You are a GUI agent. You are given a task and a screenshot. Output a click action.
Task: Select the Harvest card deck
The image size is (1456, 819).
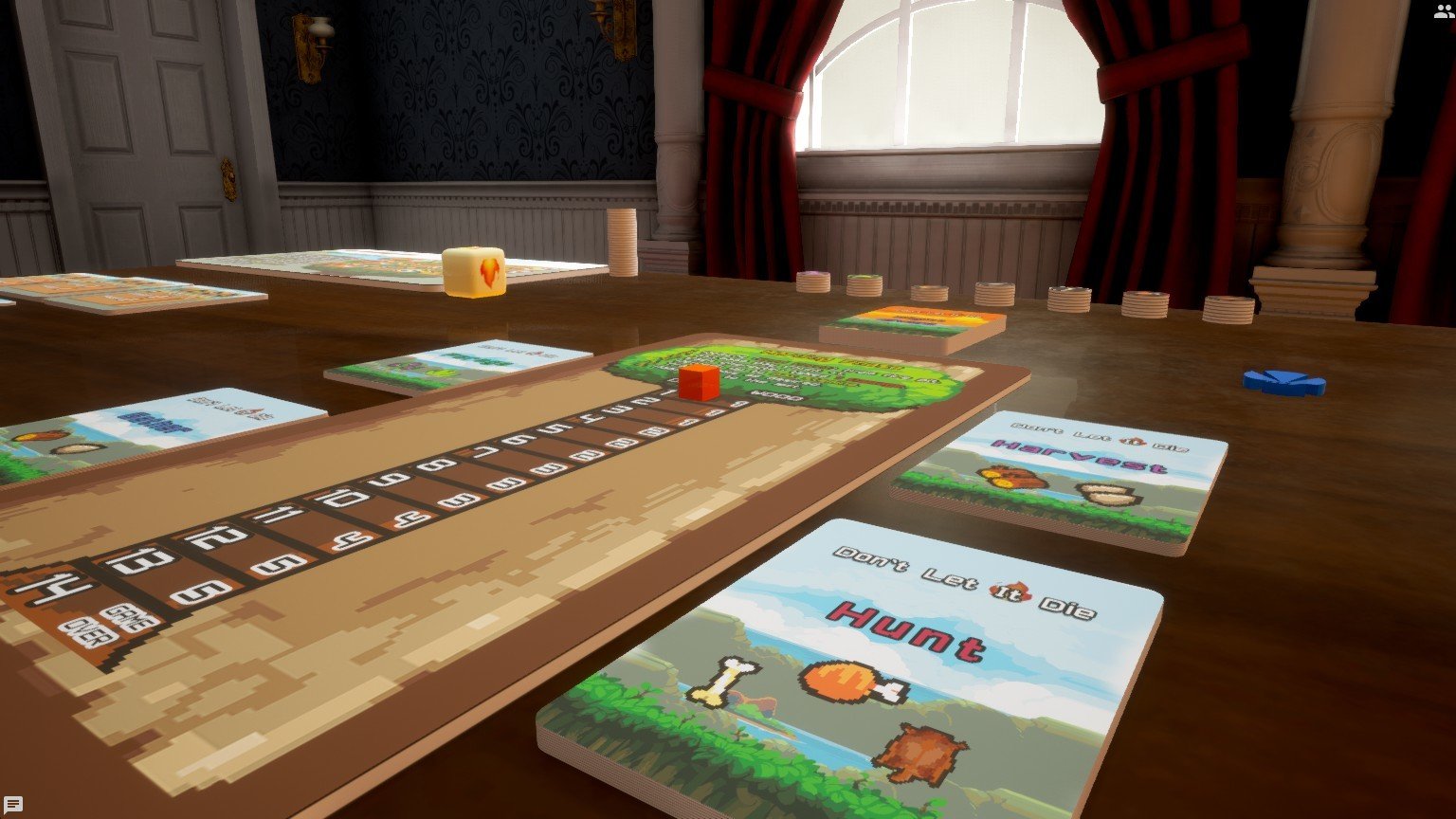pyautogui.click(x=1060, y=479)
